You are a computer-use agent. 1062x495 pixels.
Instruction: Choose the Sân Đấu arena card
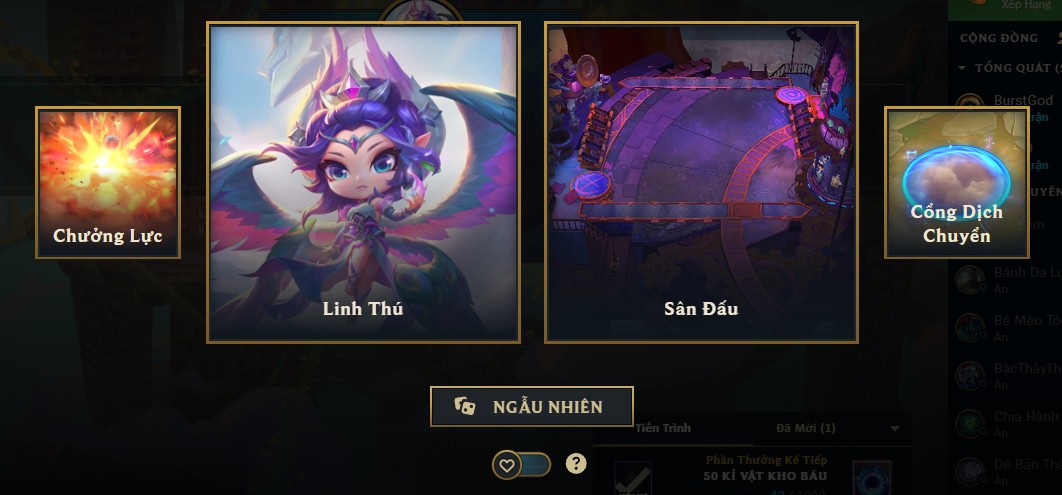(701, 183)
